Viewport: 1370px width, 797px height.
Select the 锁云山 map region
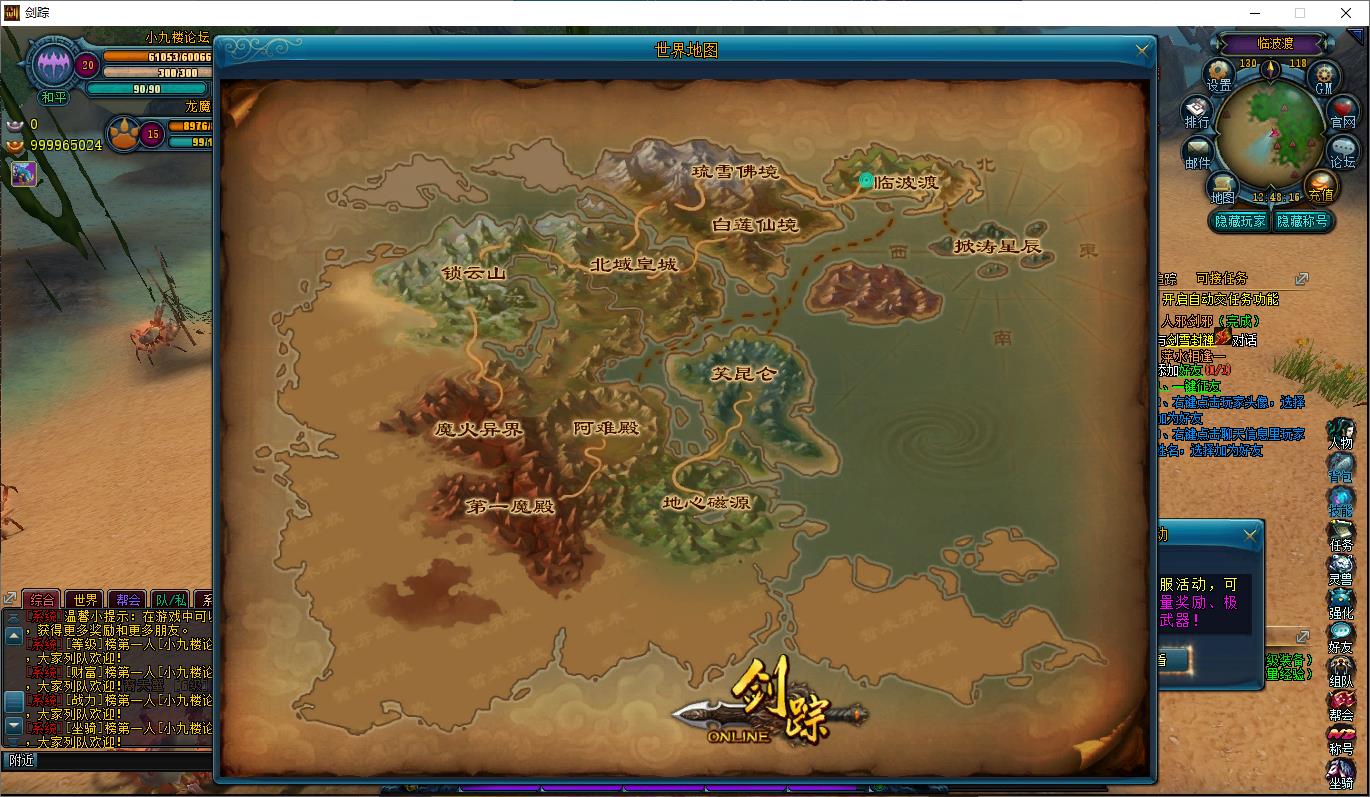(474, 273)
